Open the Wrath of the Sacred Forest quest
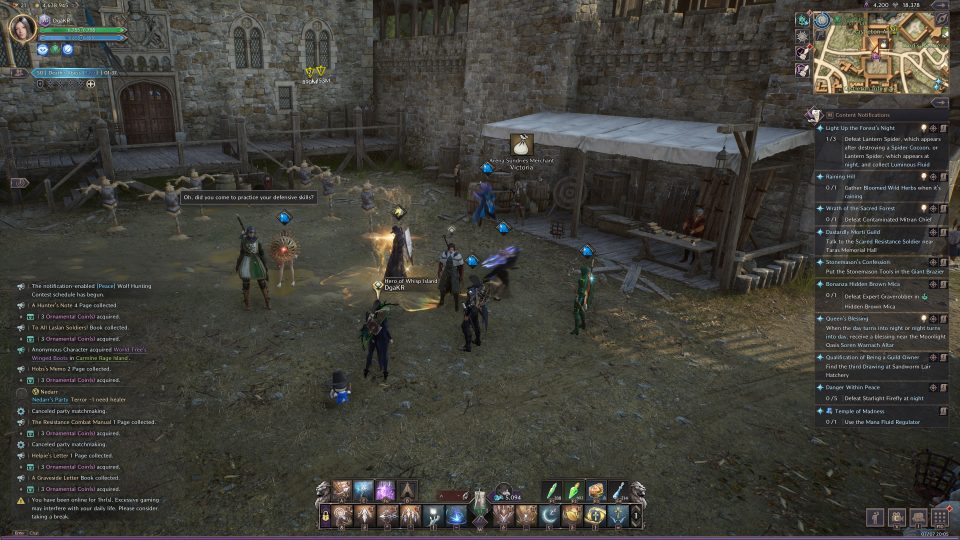 [x=860, y=208]
